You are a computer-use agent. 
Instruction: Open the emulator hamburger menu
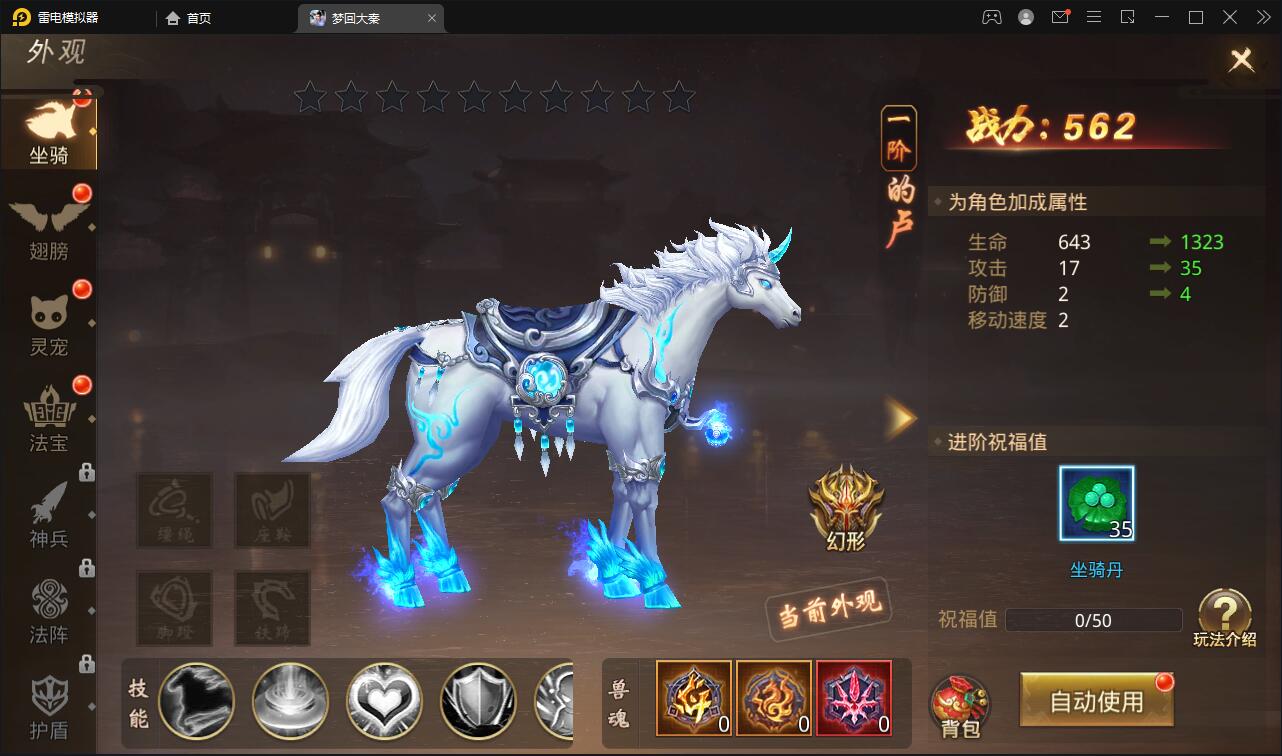[x=1094, y=17]
